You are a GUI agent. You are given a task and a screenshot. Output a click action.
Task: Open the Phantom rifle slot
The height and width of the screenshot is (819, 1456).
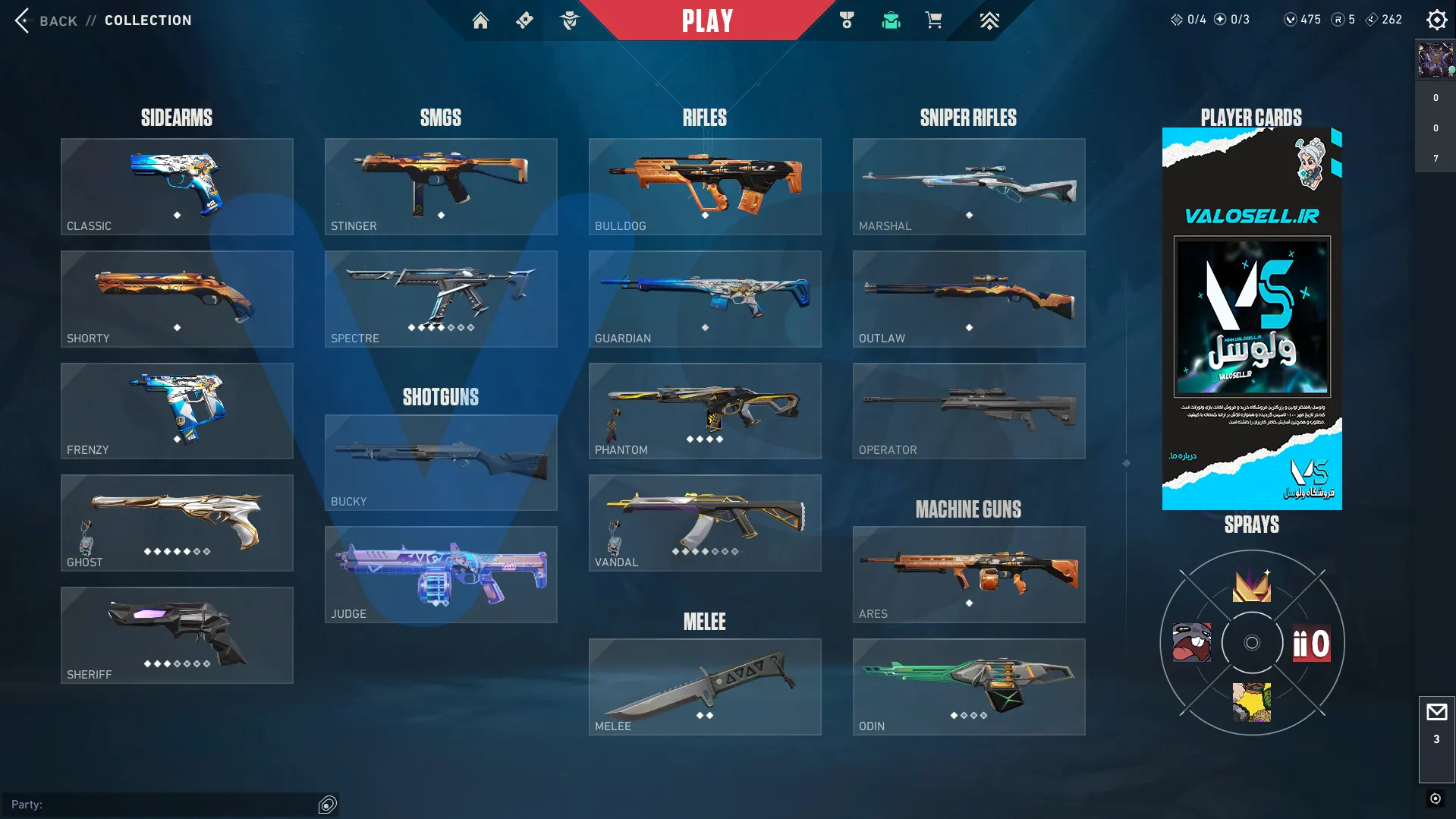[705, 411]
